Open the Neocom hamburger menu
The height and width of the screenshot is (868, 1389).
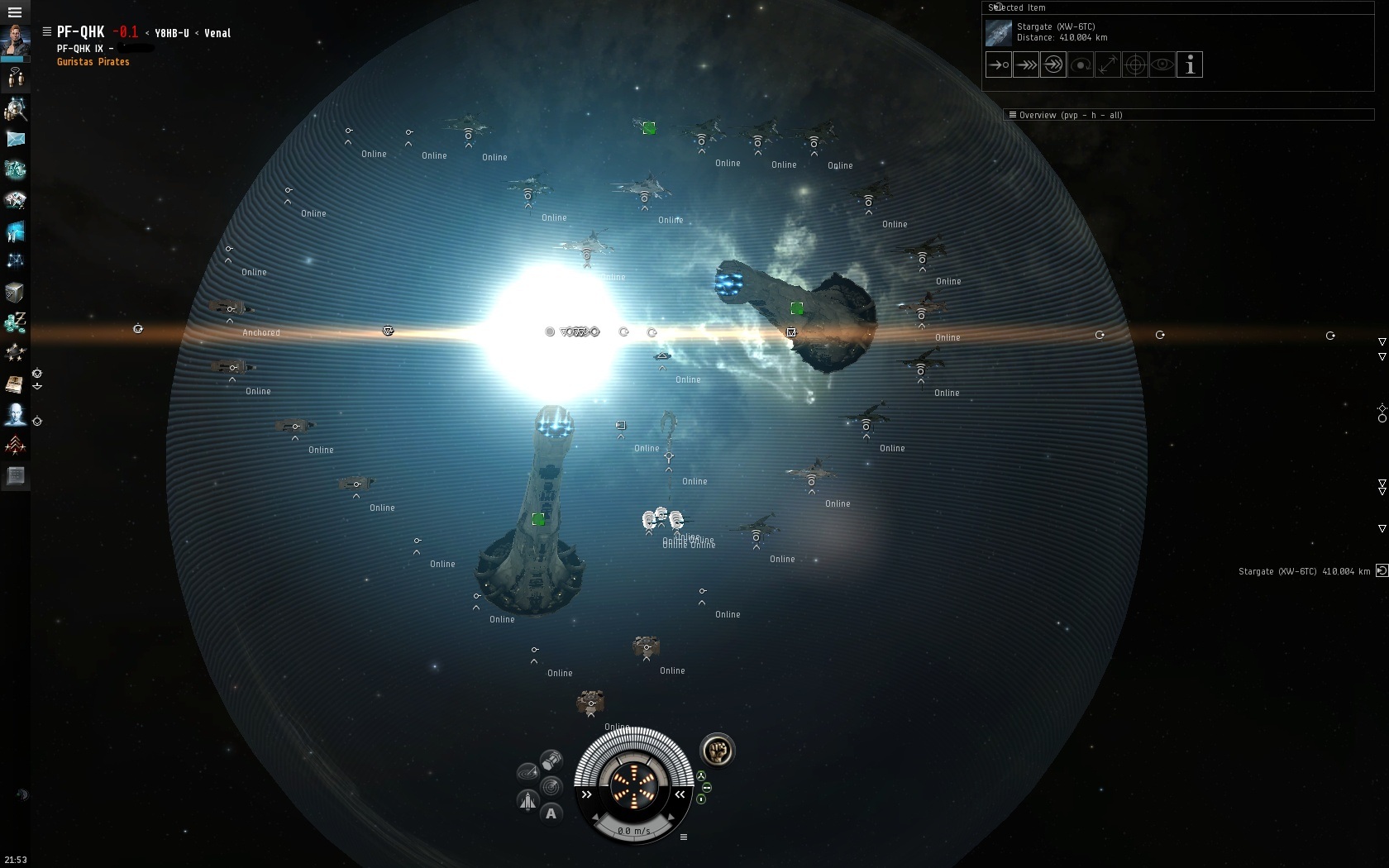15,12
